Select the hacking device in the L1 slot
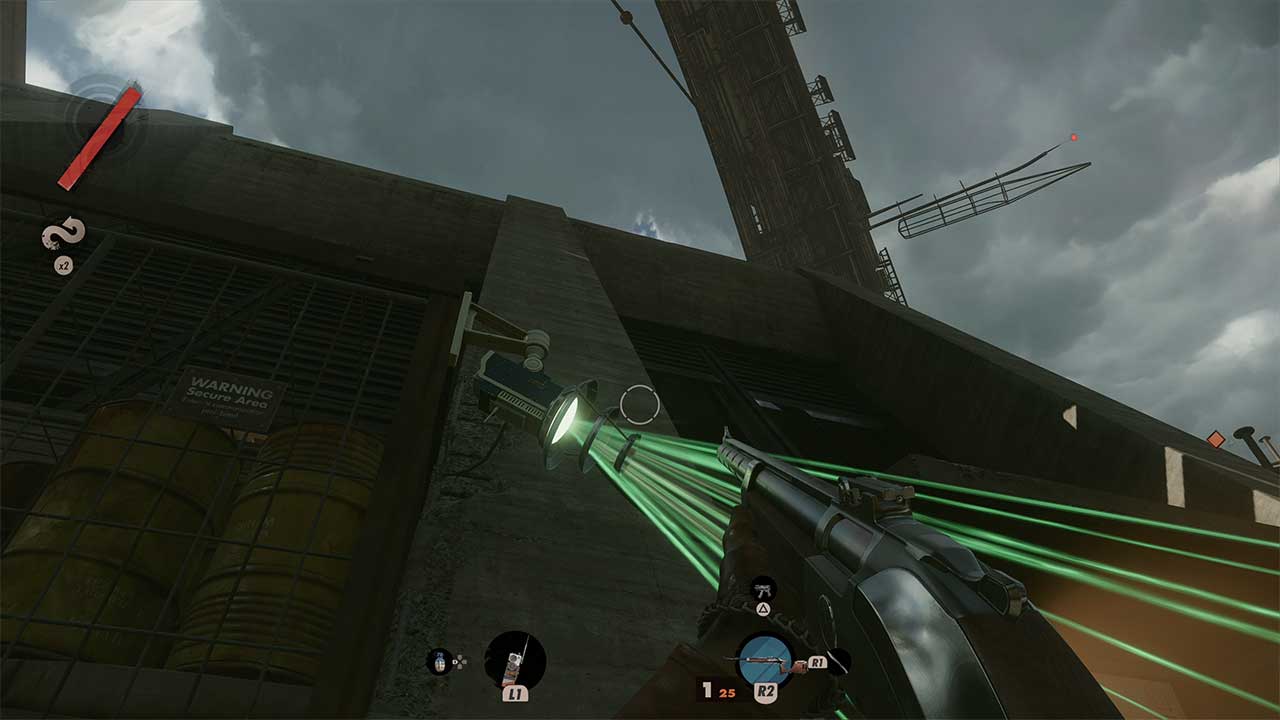 tap(513, 659)
